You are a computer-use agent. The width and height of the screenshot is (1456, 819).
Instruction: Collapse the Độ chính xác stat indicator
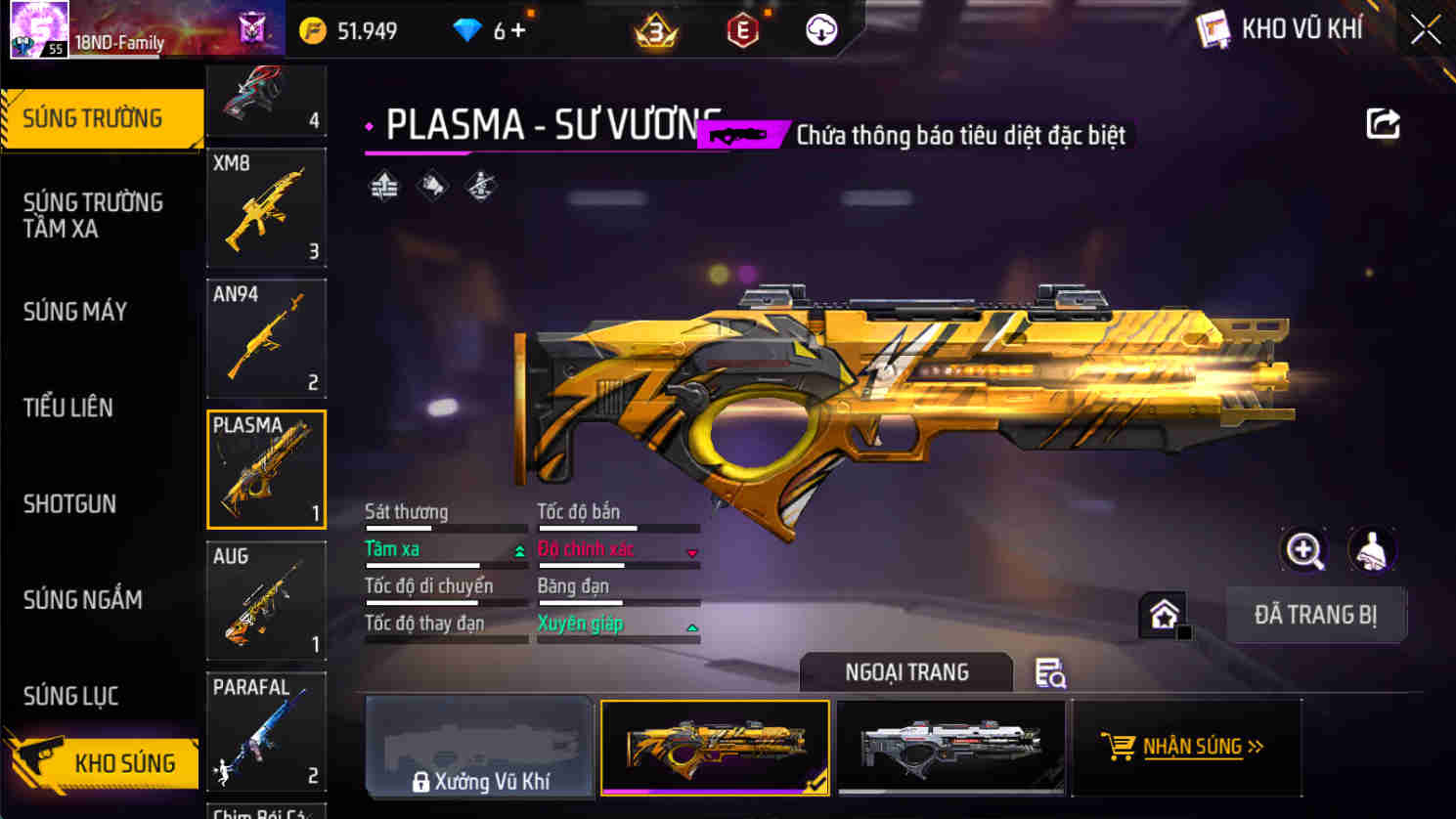tap(694, 550)
